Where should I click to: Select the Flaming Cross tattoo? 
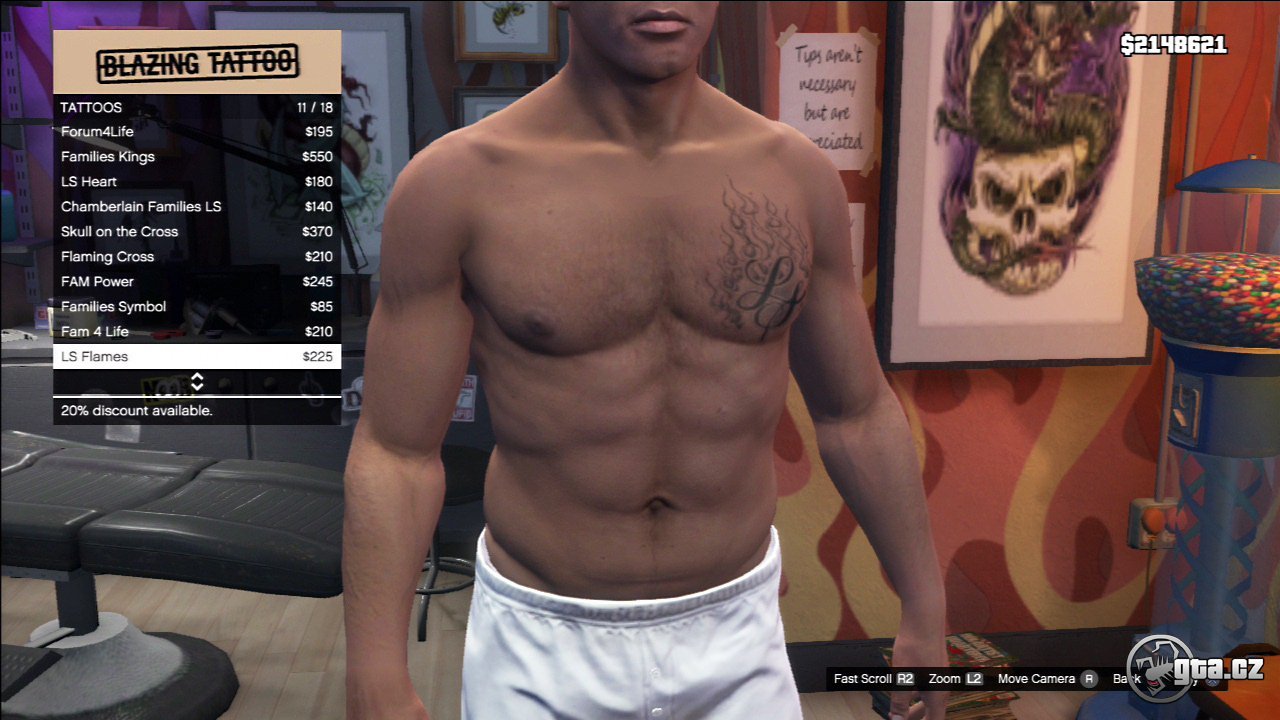coord(197,257)
